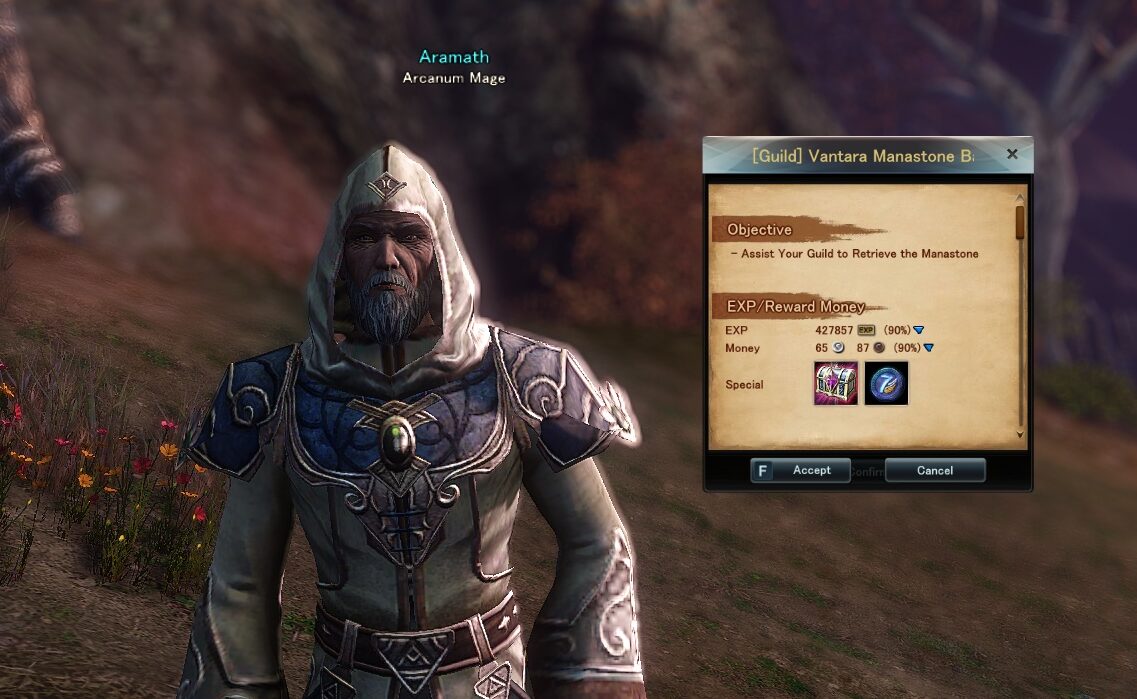Click the blue arrow beside the EXP percentage

point(919,329)
